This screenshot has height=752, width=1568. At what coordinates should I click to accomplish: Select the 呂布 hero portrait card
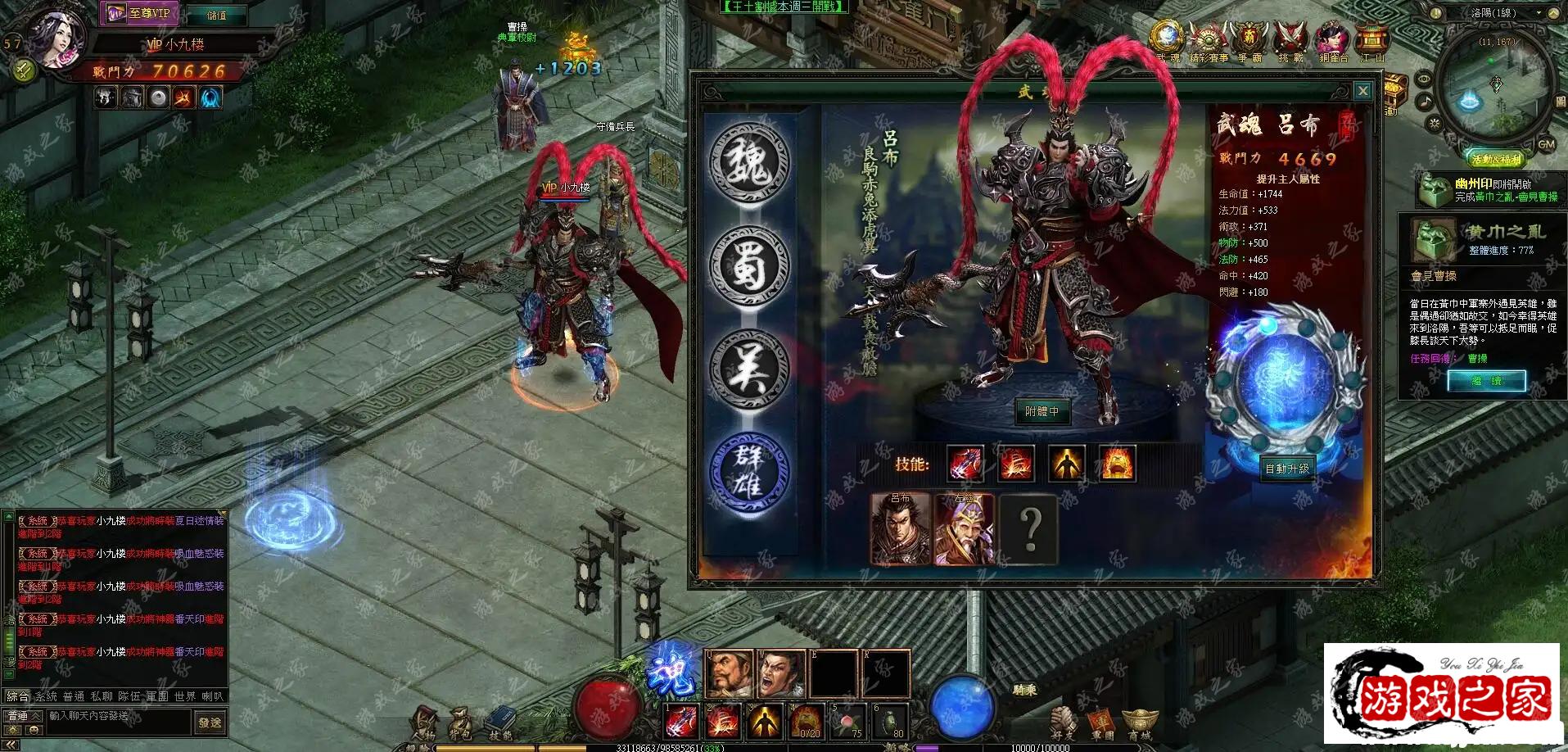click(900, 528)
